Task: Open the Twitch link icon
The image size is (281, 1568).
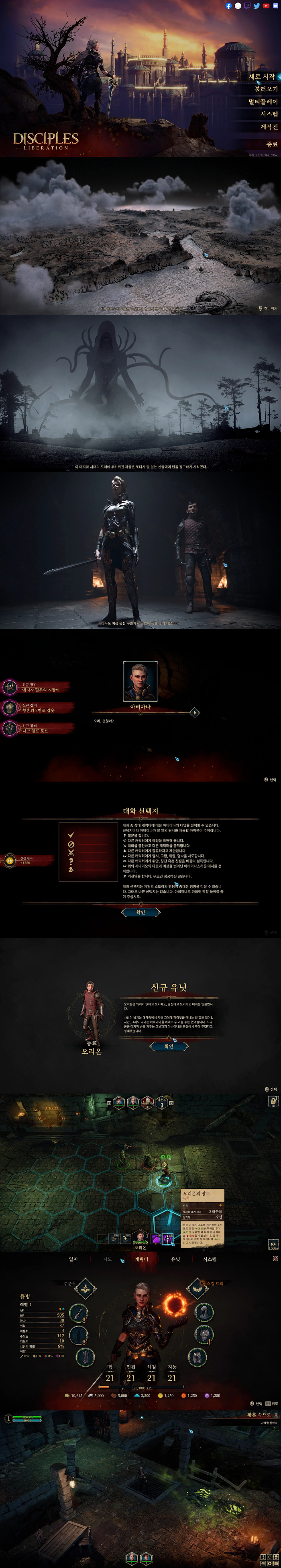Action: [248, 6]
